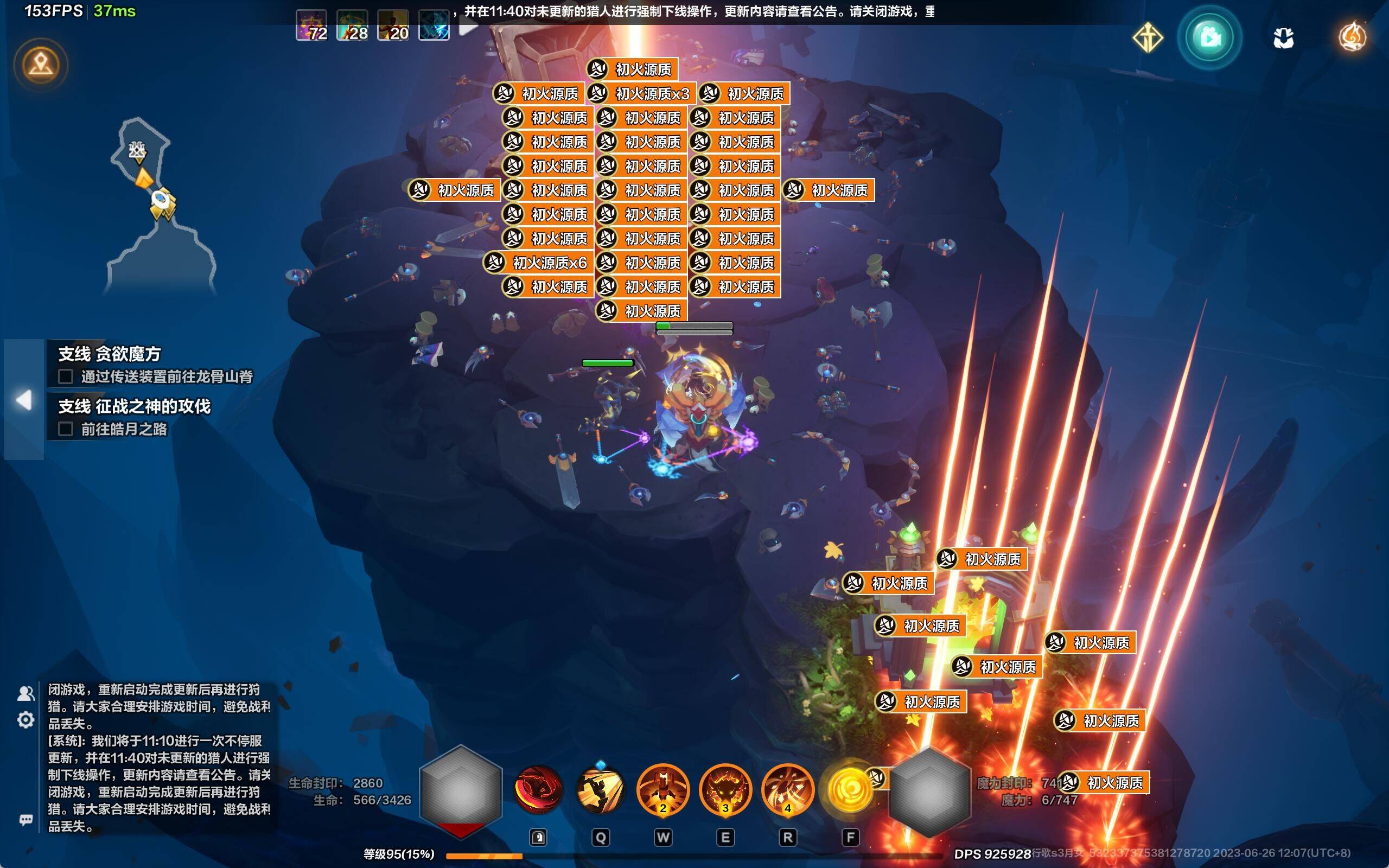Open the map via the orange location pin
1389x868 pixels.
click(41, 65)
